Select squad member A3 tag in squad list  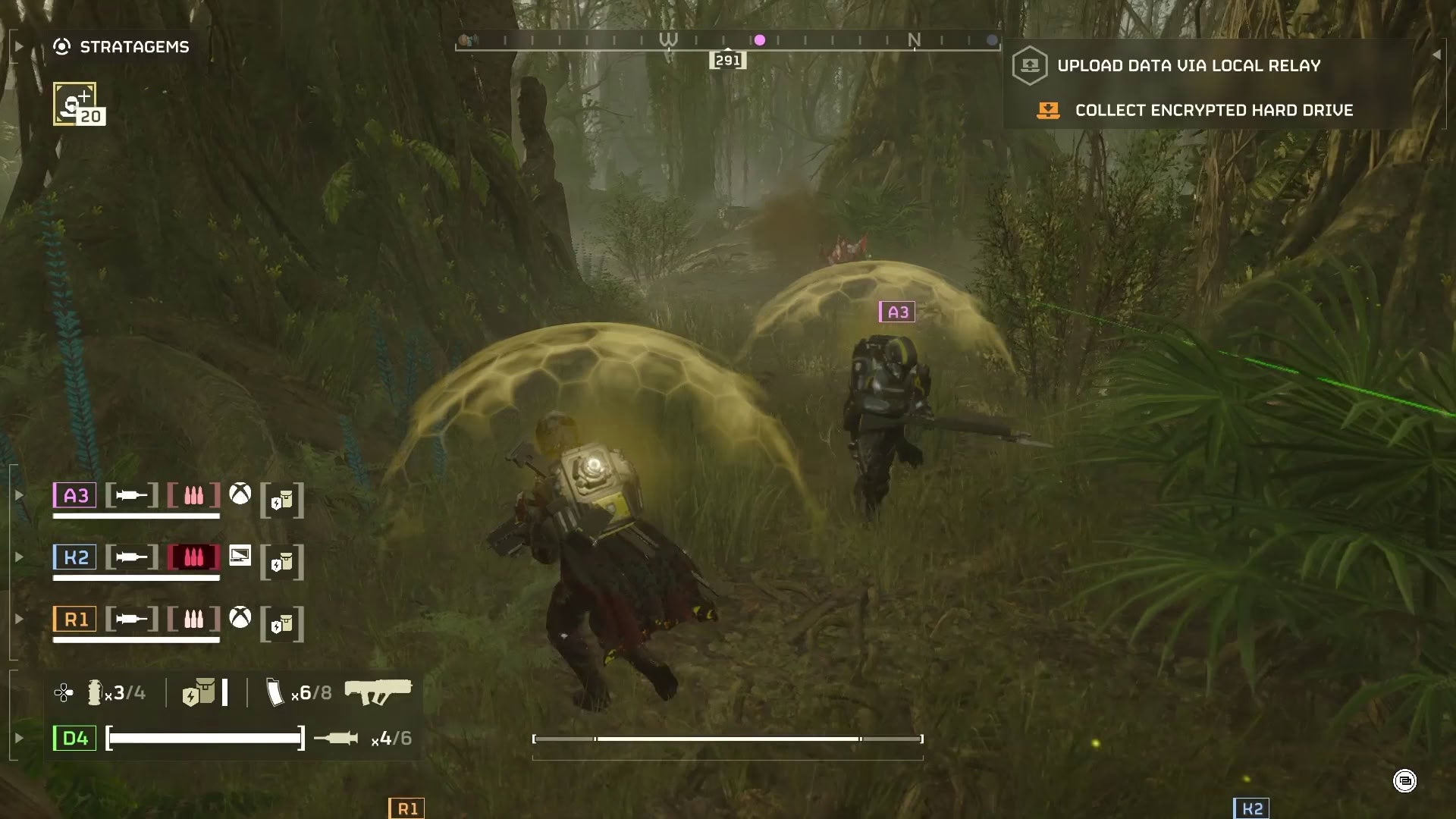75,495
